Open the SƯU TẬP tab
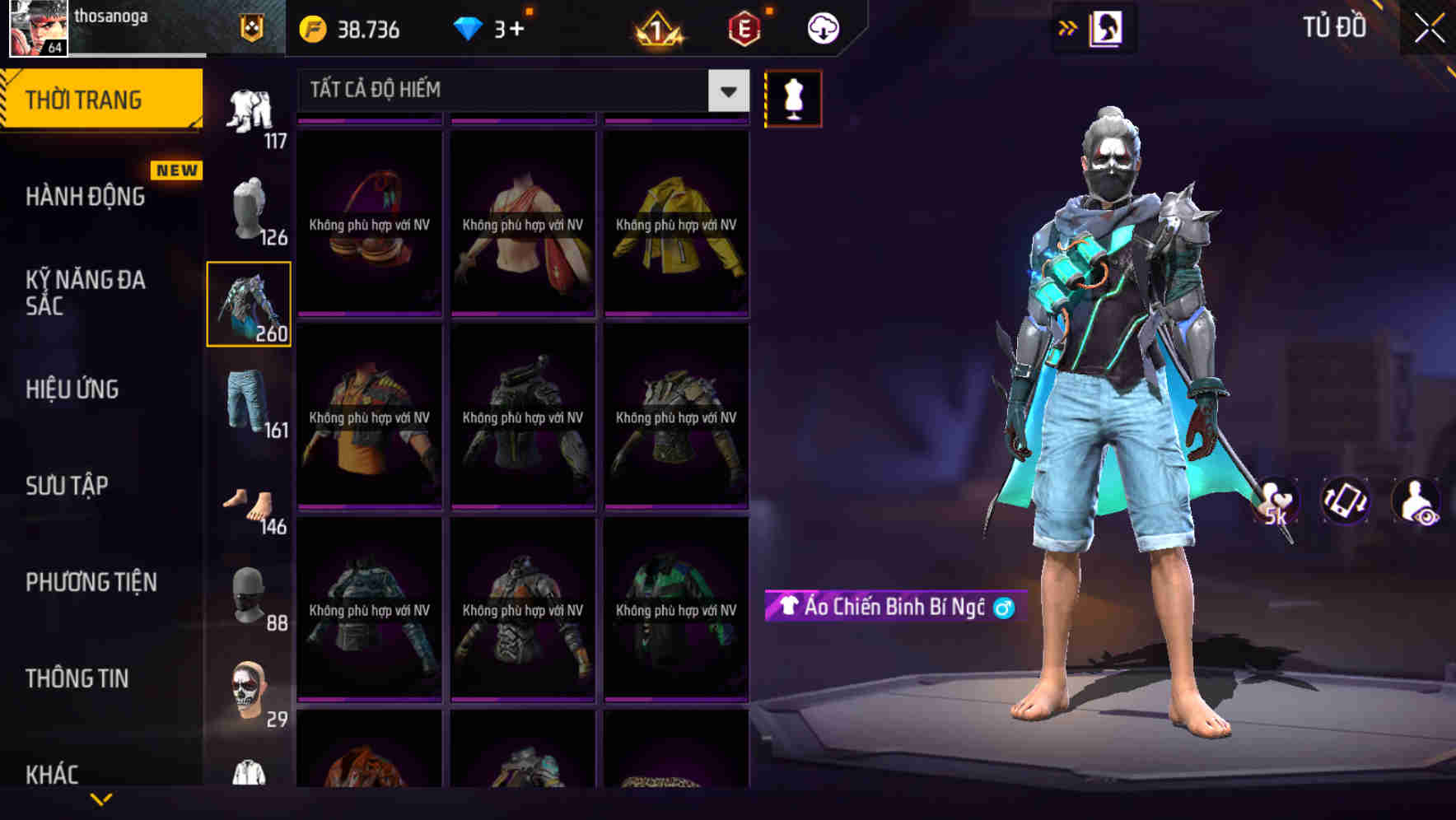This screenshot has width=1456, height=820. click(x=70, y=486)
